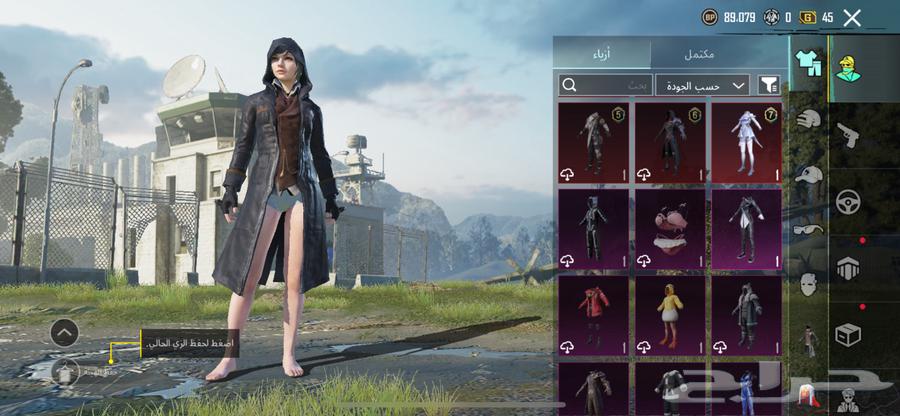900x416 pixels.
Task: Select the pink bikini outfit
Action: 669,228
